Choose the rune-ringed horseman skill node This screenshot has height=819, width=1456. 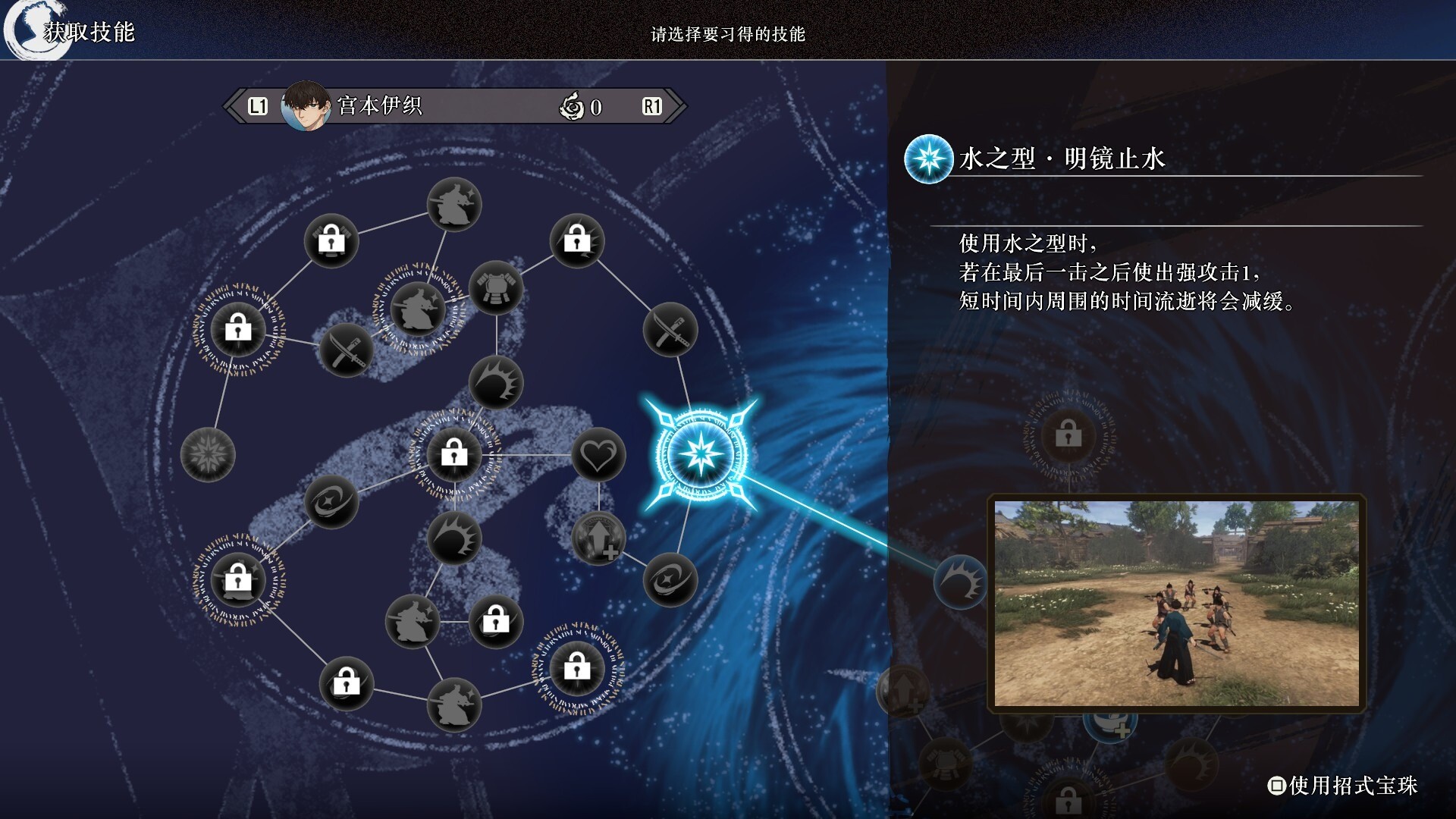point(417,309)
